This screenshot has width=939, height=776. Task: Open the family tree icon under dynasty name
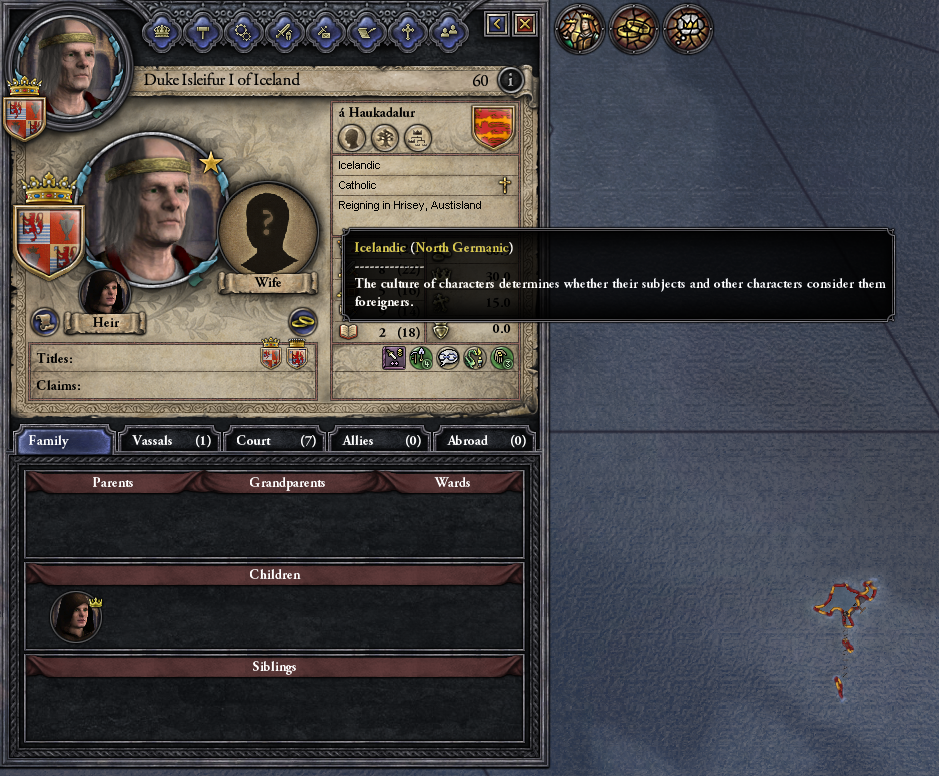pyautogui.click(x=385, y=137)
